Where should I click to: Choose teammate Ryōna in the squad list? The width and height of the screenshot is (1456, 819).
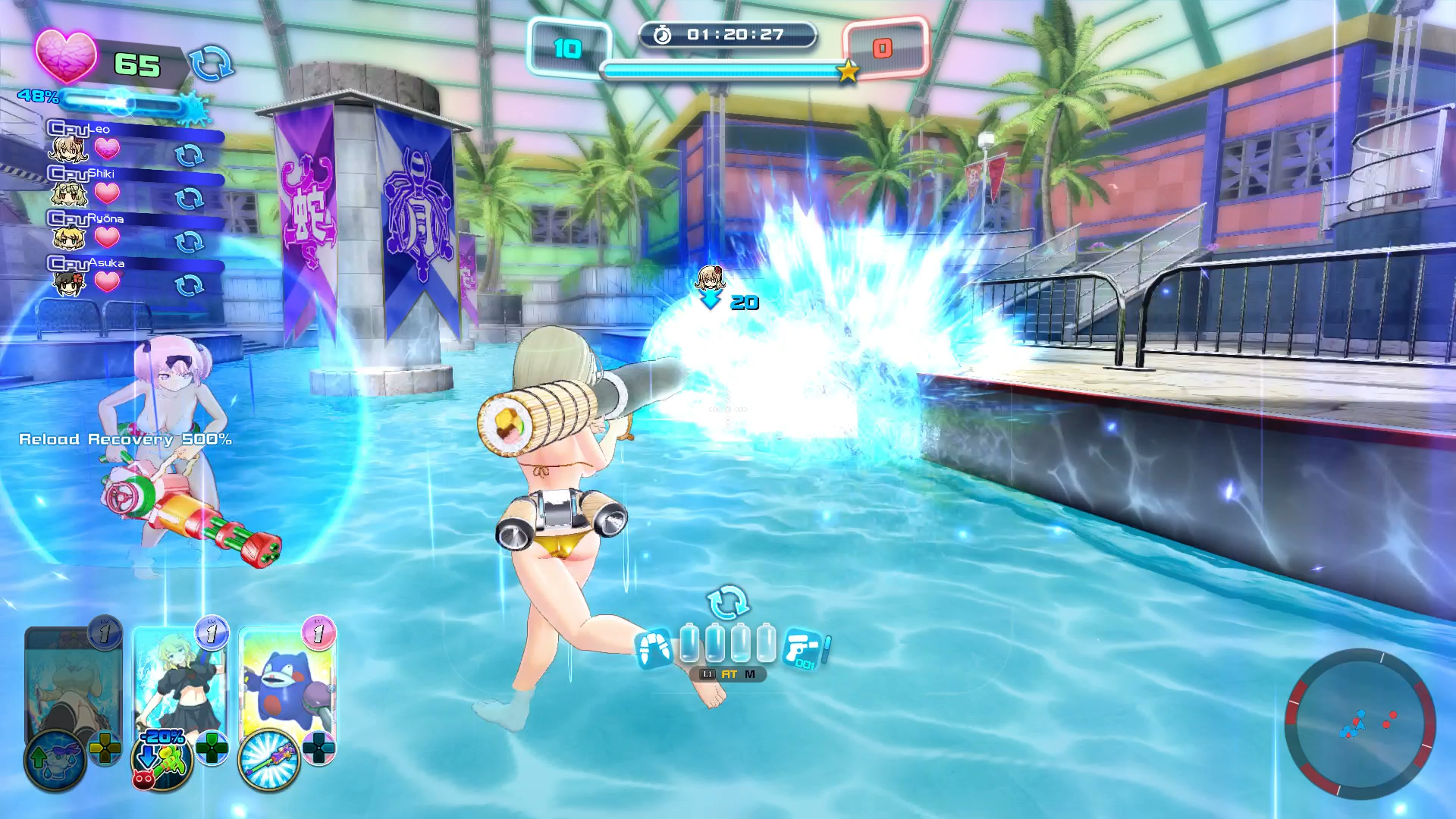tap(70, 231)
